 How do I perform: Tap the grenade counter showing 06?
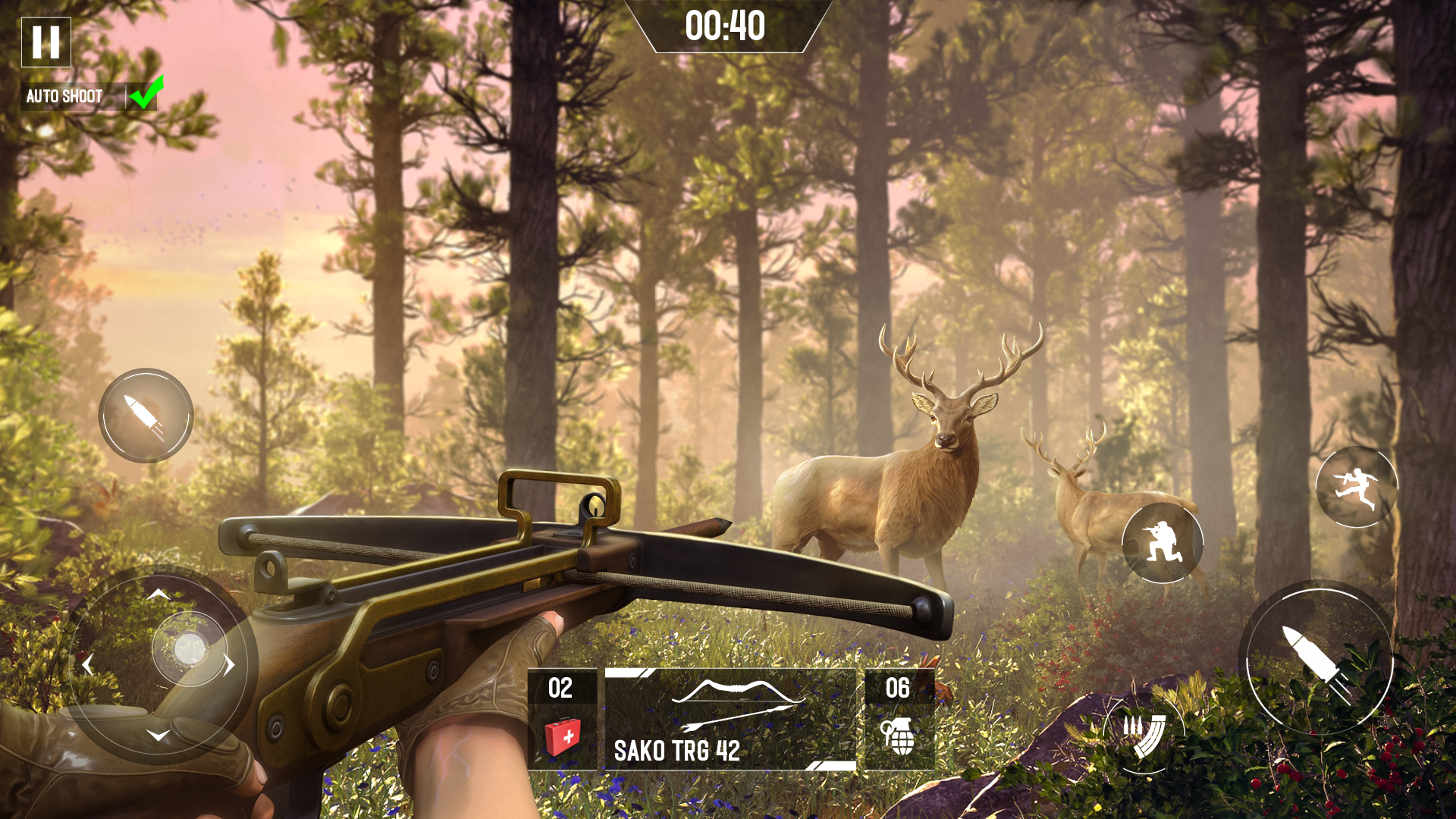tap(897, 689)
